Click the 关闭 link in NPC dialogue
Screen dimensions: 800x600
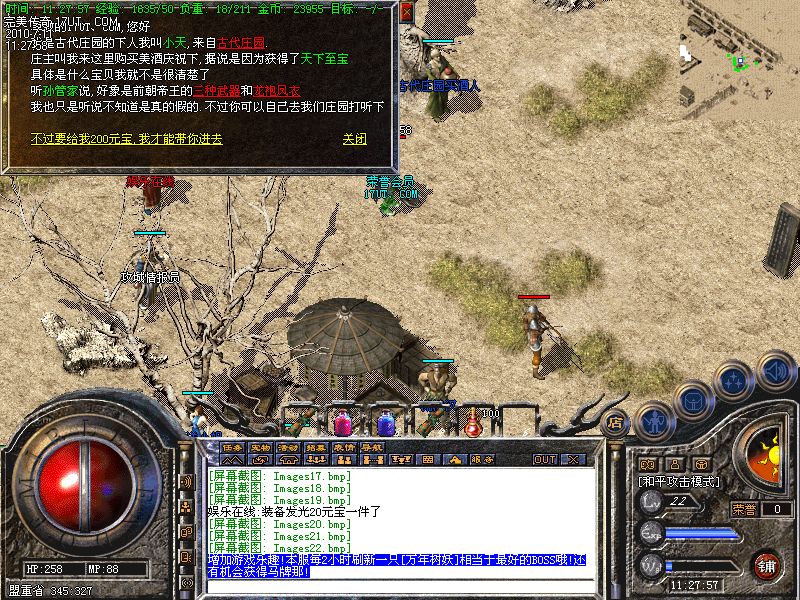point(354,139)
